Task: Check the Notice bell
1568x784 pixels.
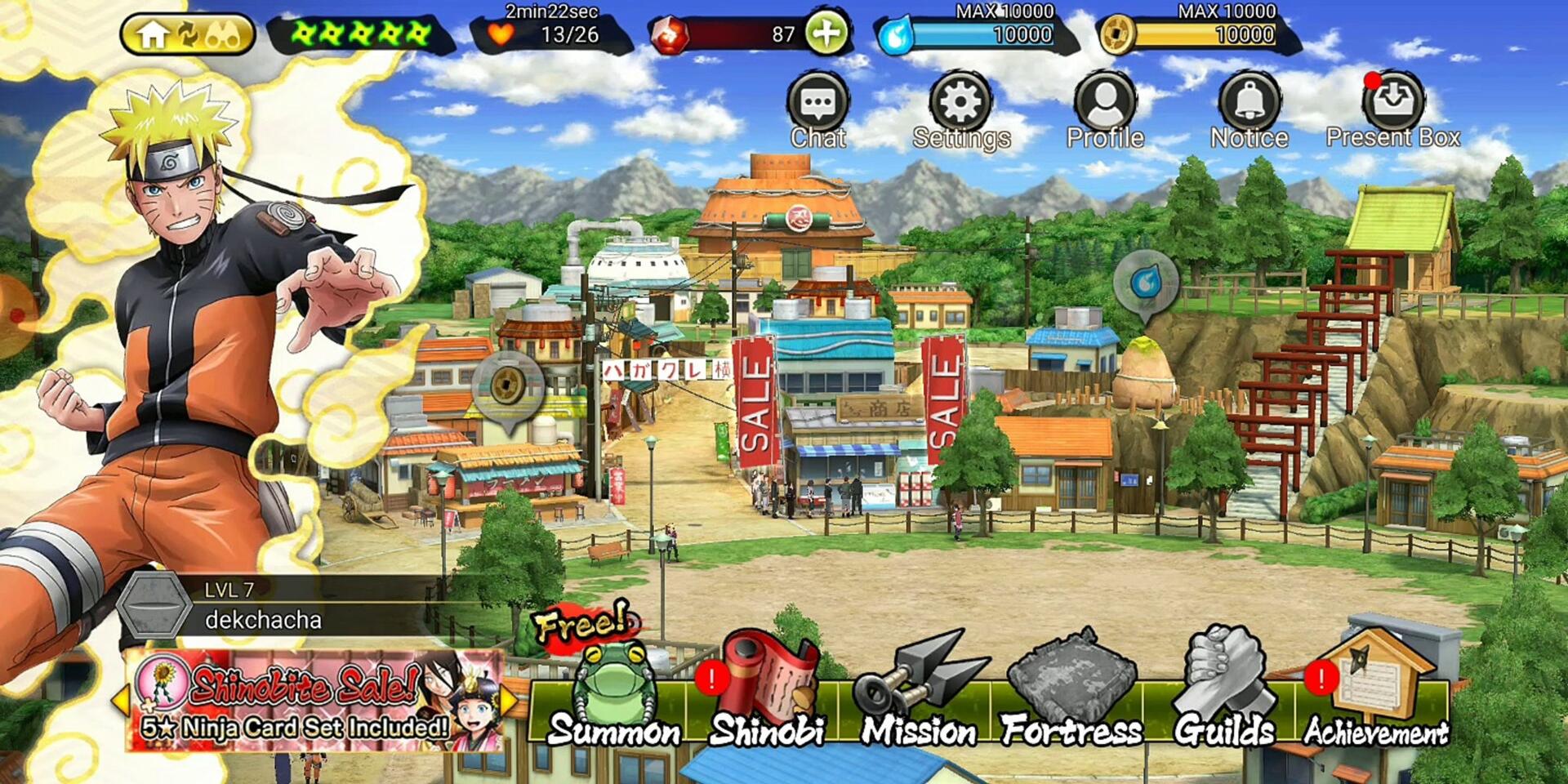Action: coord(1249,111)
